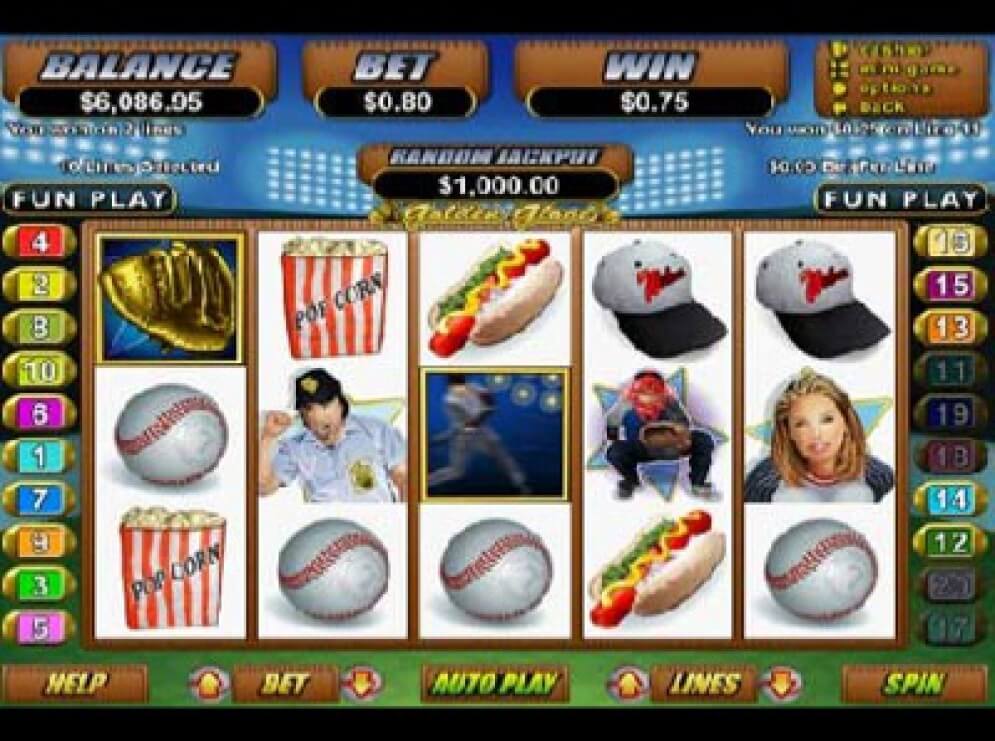The image size is (995, 741).
Task: Raise the number of lines with the up arrow
Action: 629,684
